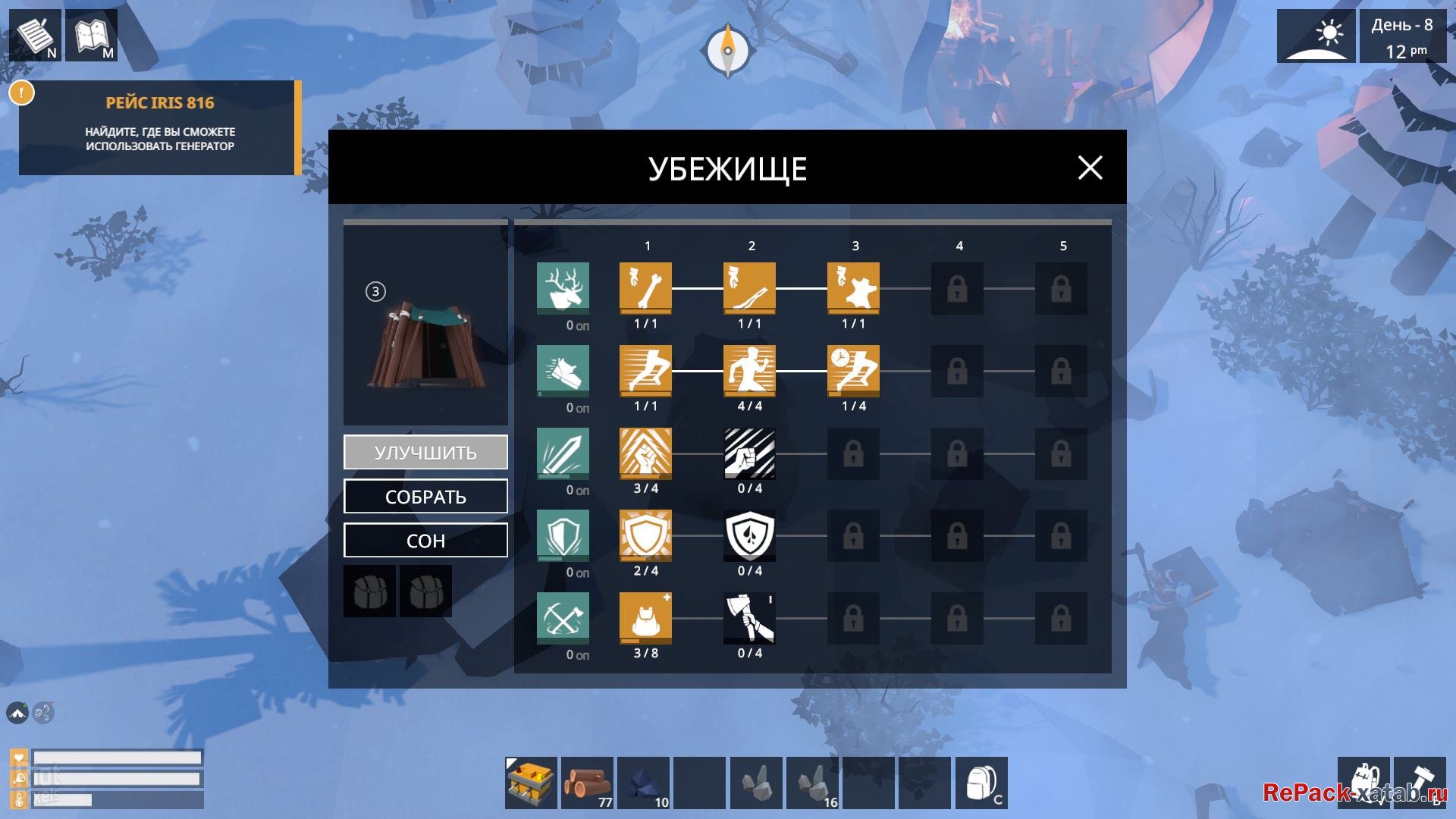Image resolution: width=1456 pixels, height=819 pixels.
Task: Select the shield with droplets skill
Action: [749, 535]
